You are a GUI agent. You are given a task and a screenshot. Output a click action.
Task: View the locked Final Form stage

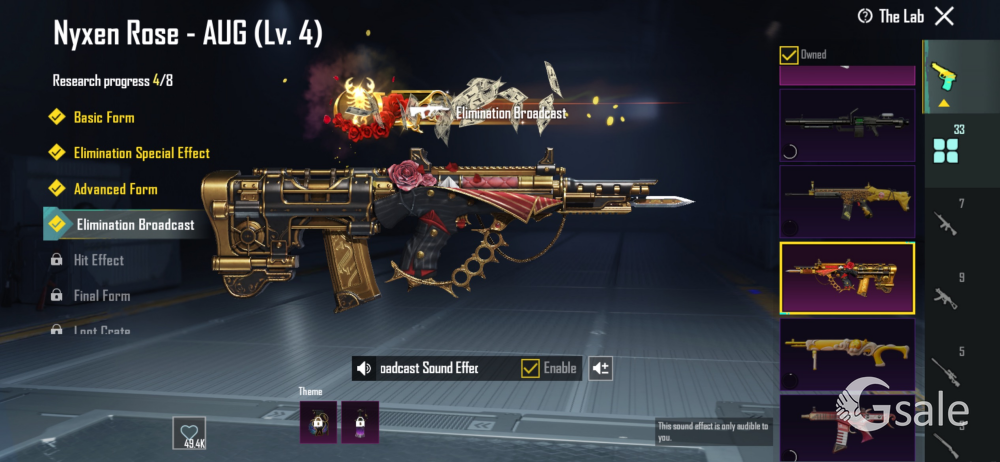[x=101, y=296]
